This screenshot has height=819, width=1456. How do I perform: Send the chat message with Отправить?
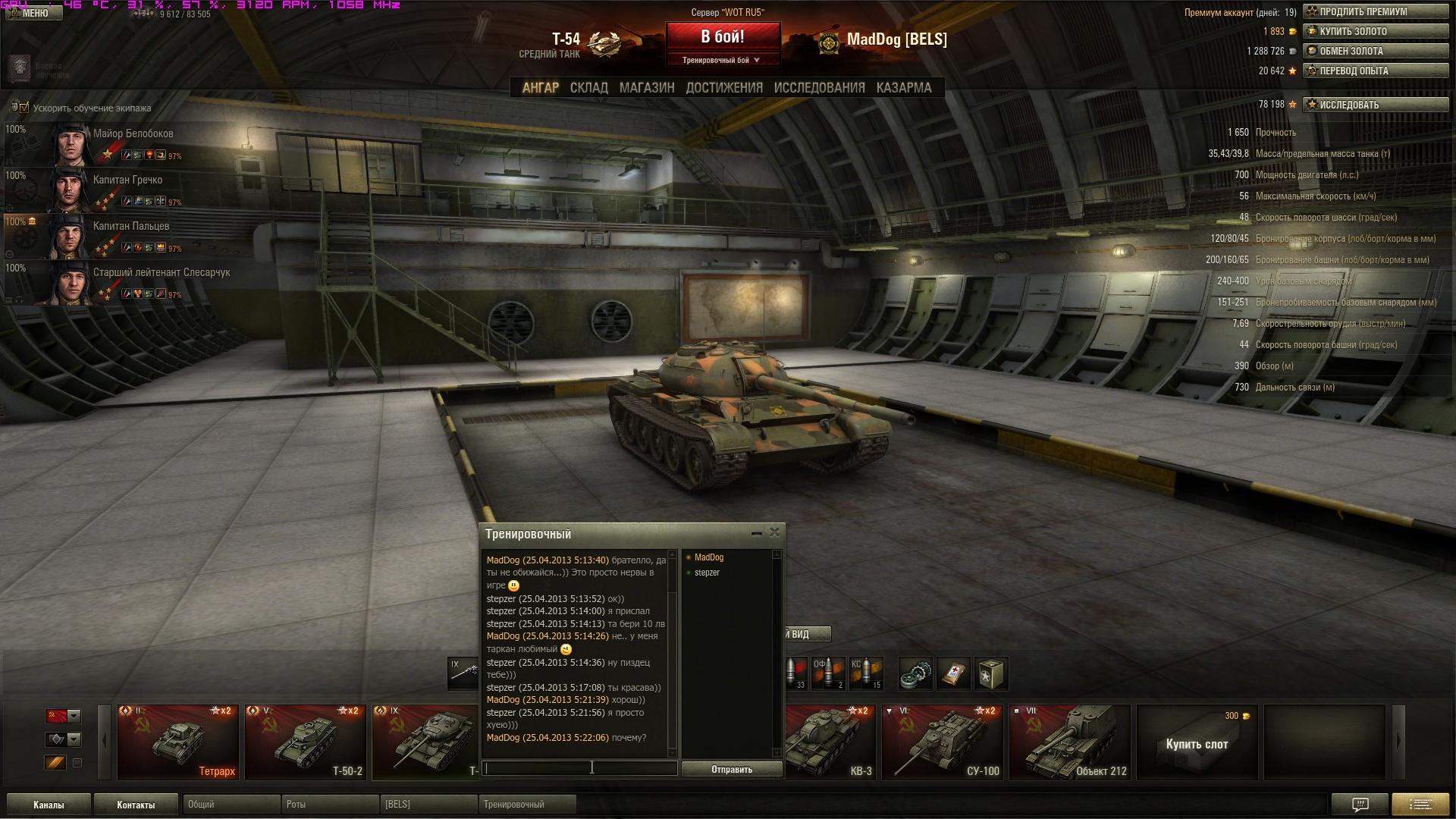tap(731, 769)
